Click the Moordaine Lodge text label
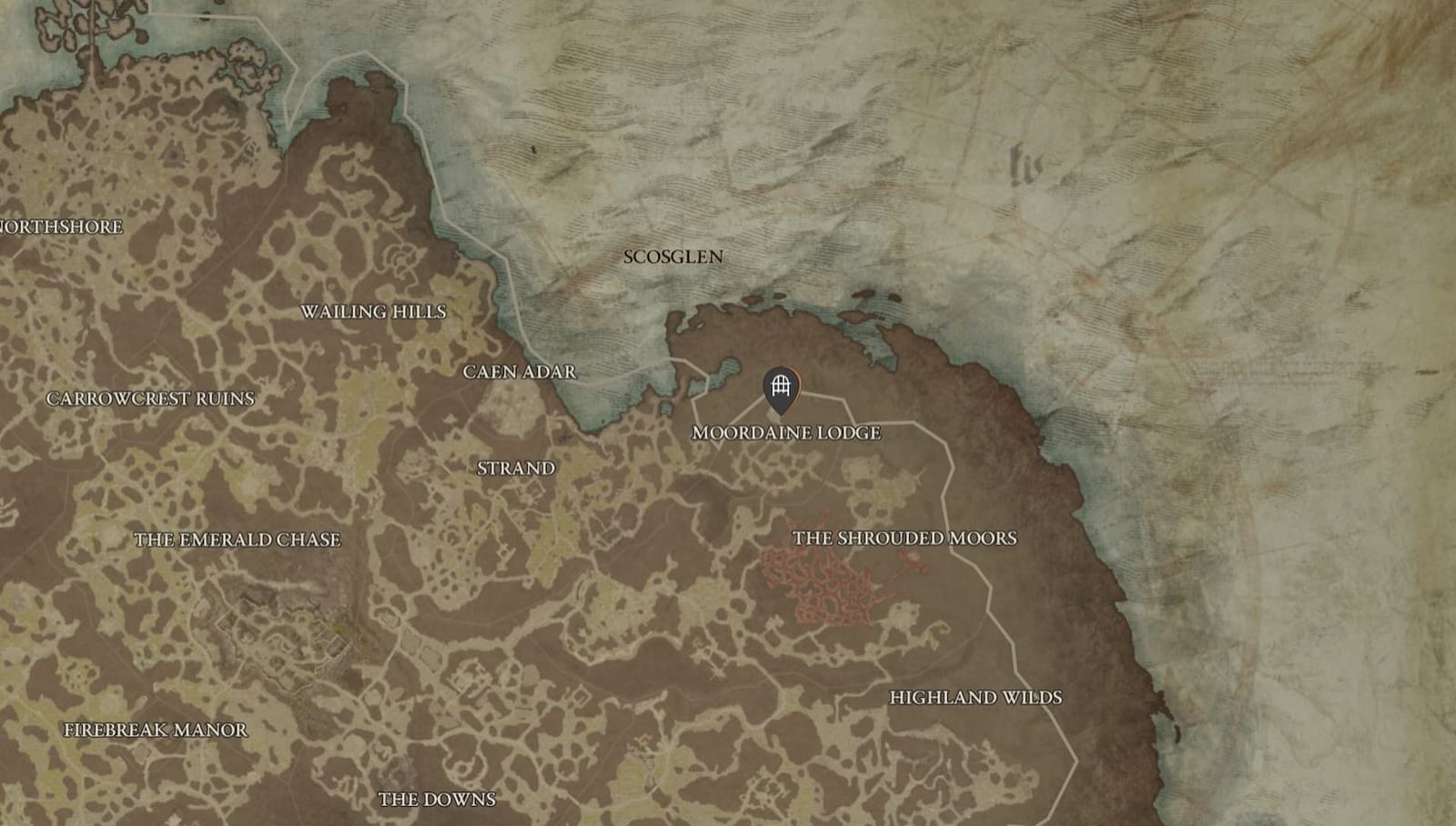The width and height of the screenshot is (1456, 826). (x=786, y=435)
